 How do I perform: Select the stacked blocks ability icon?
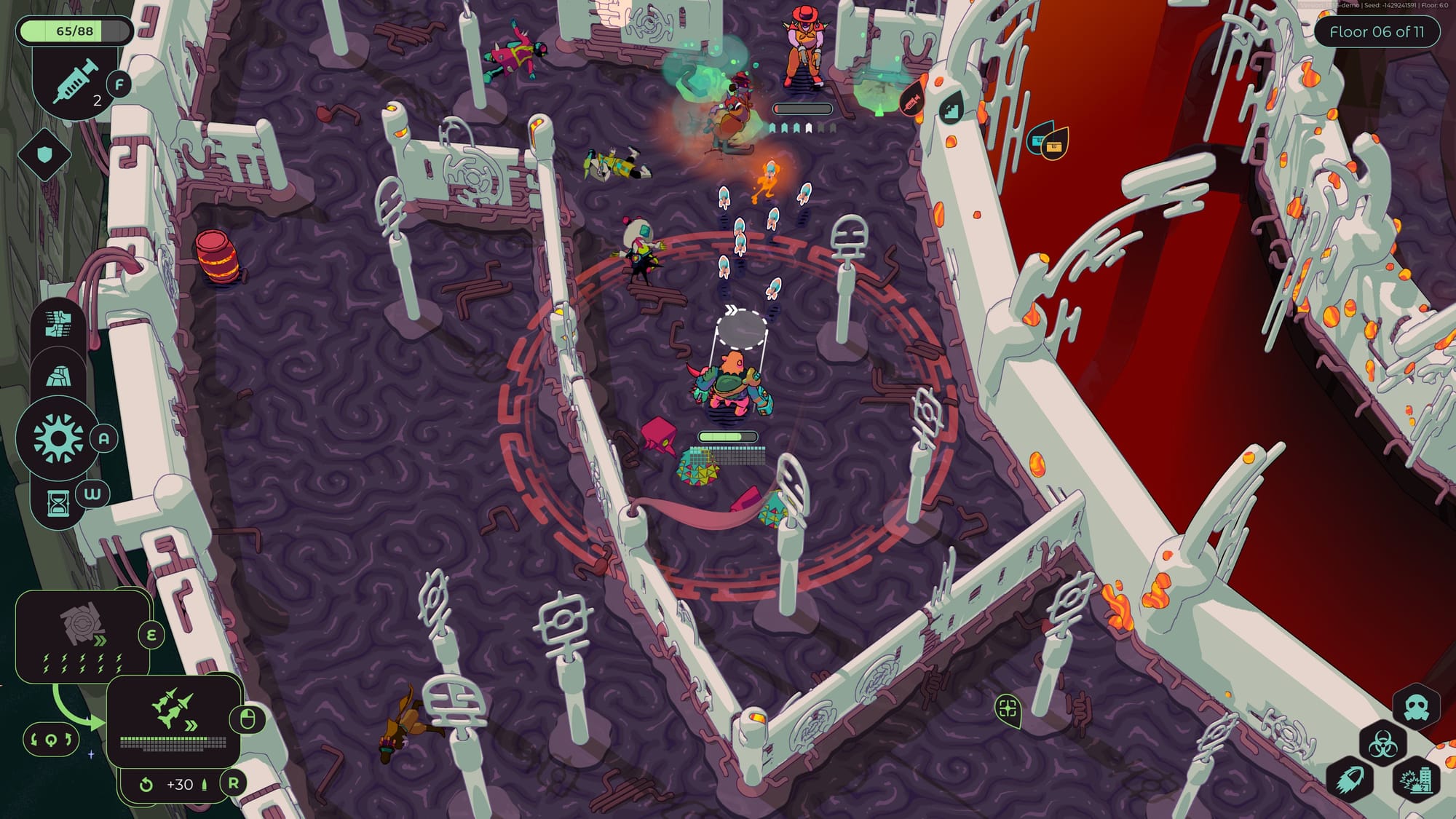(58, 325)
